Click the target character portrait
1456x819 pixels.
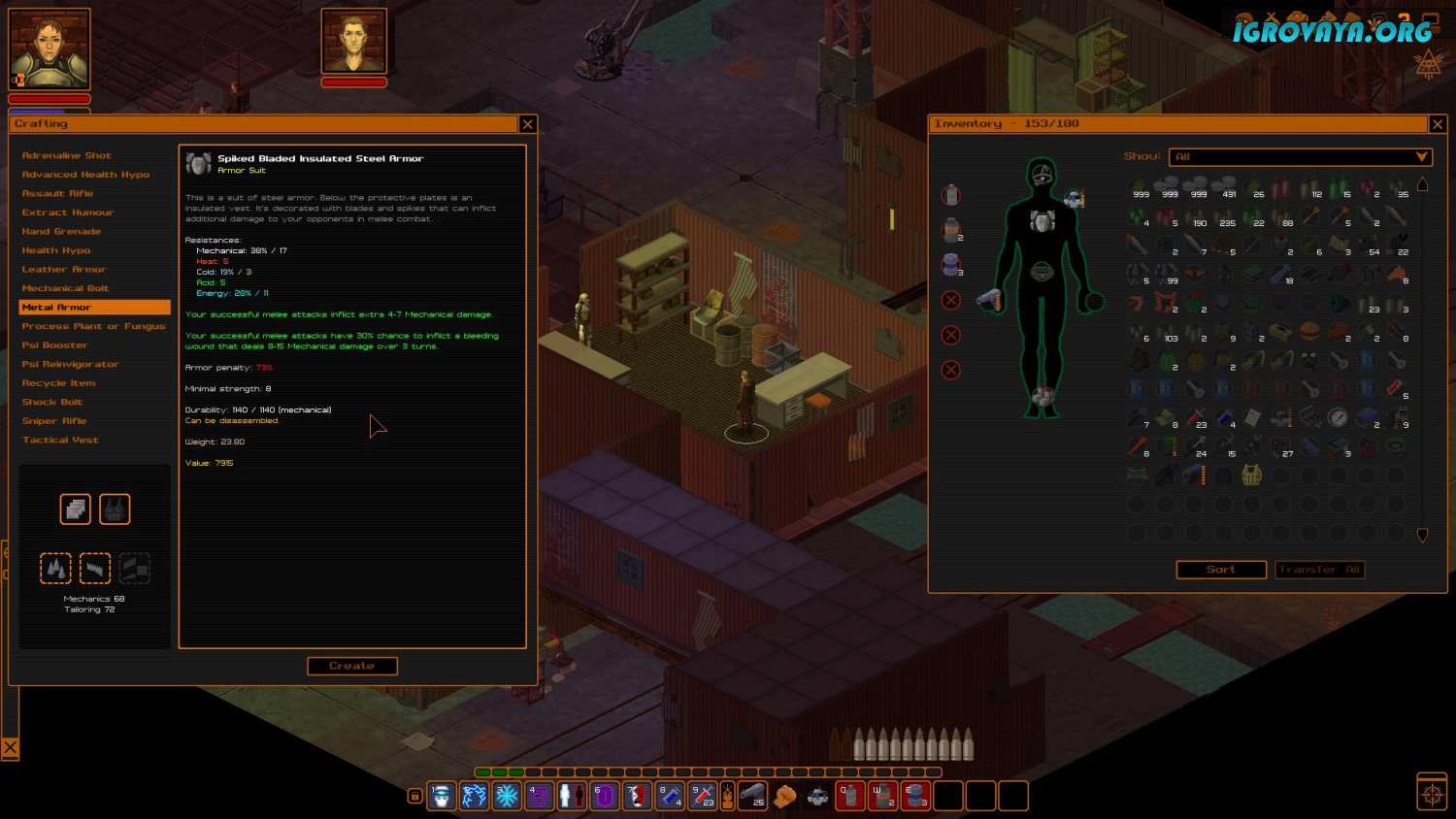[354, 42]
